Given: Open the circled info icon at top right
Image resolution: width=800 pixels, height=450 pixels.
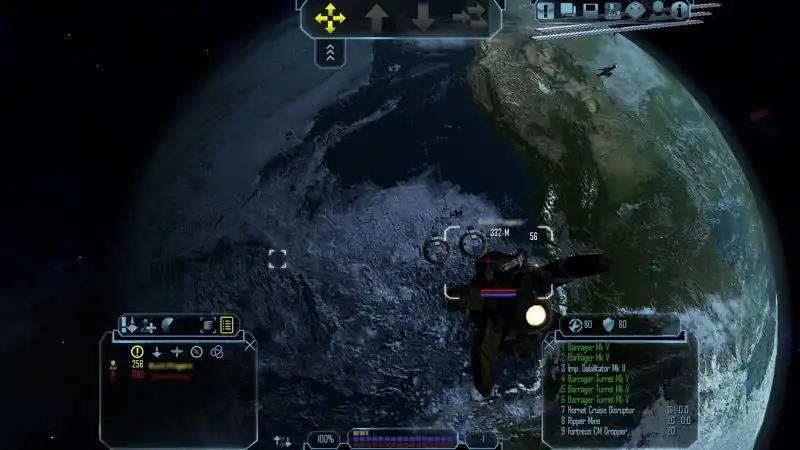Looking at the screenshot, I should coord(680,11).
